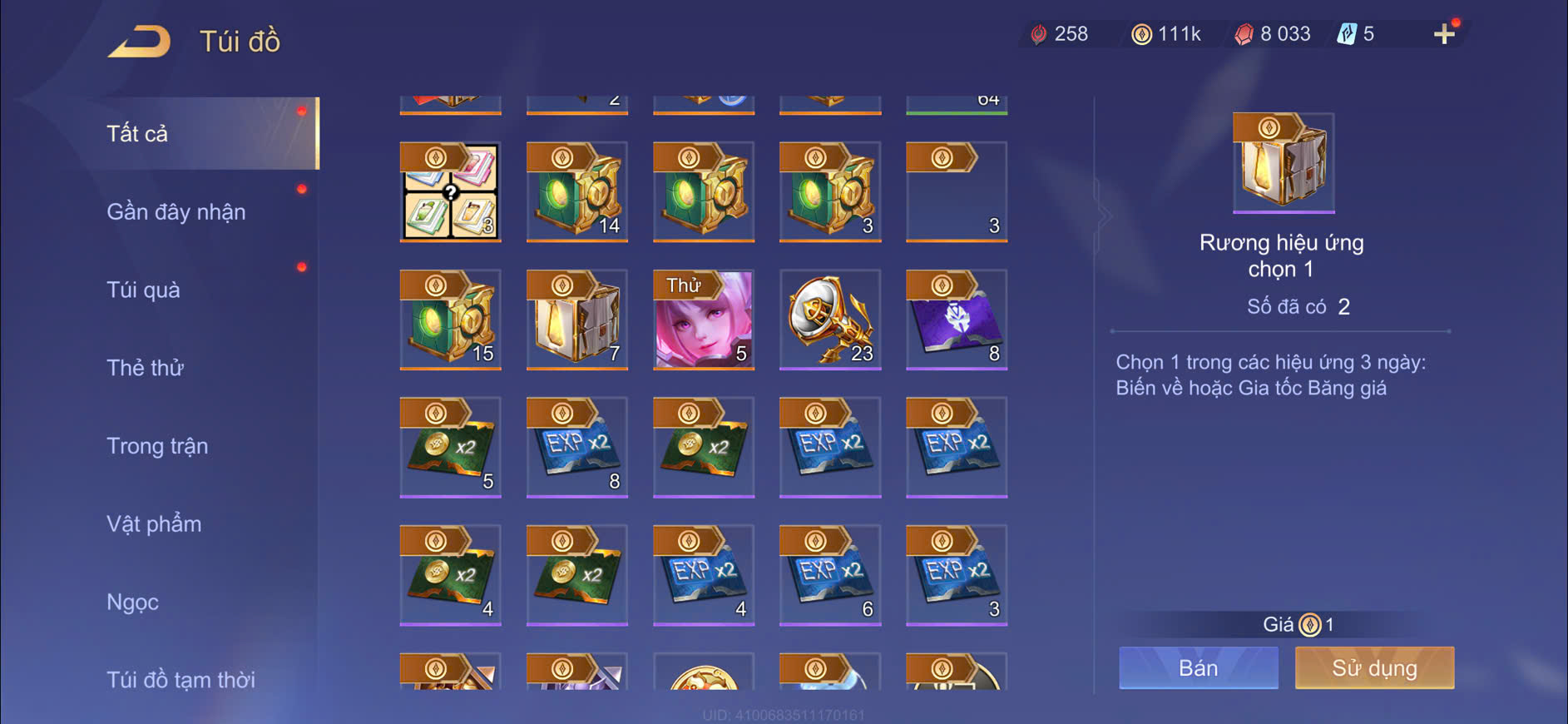Open the Vật phẩm category

point(154,524)
